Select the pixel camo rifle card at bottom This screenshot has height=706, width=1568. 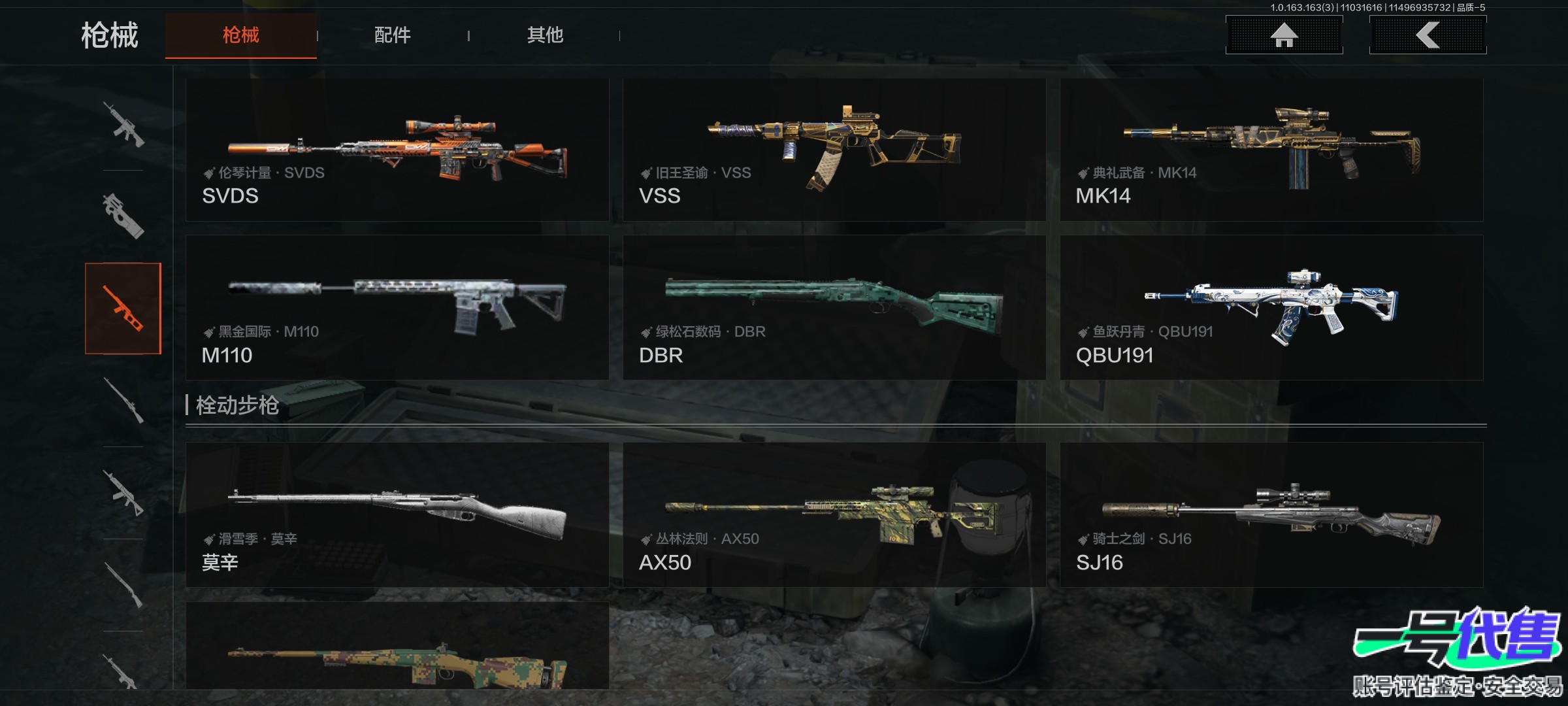tap(397, 647)
